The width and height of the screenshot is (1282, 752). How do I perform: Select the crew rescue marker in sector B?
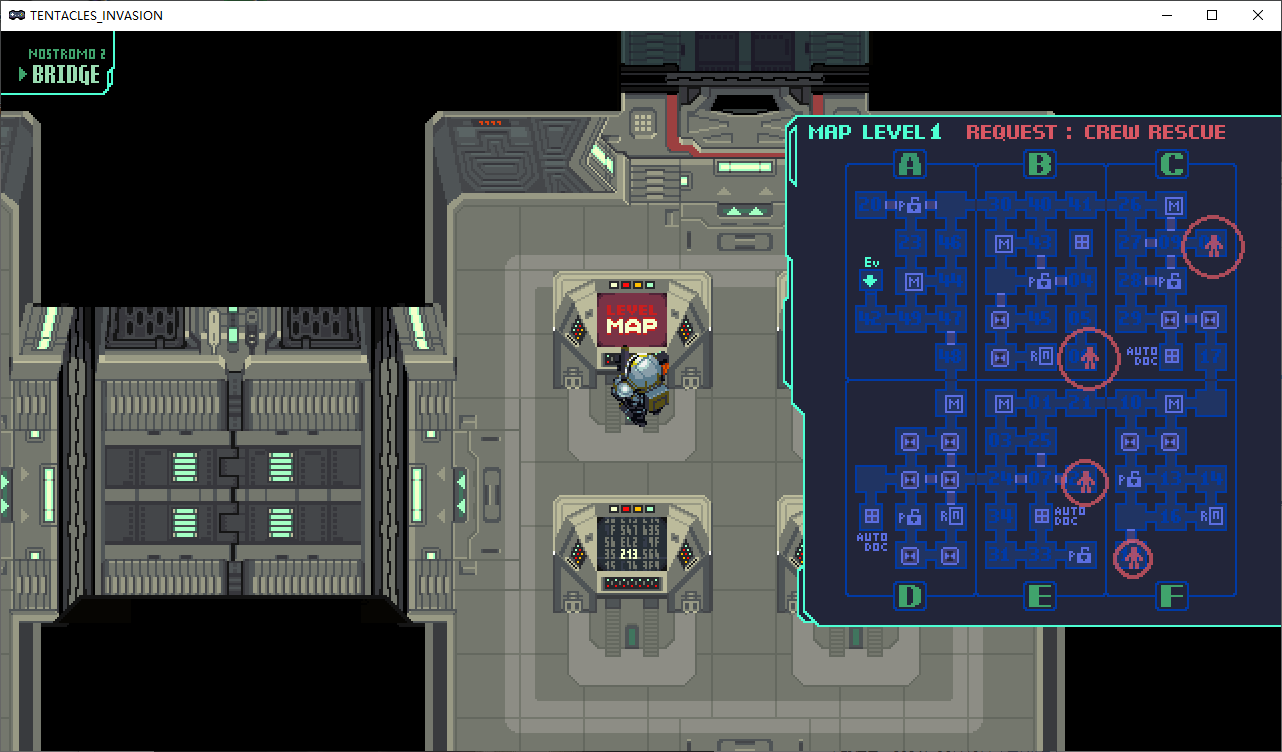click(1089, 357)
